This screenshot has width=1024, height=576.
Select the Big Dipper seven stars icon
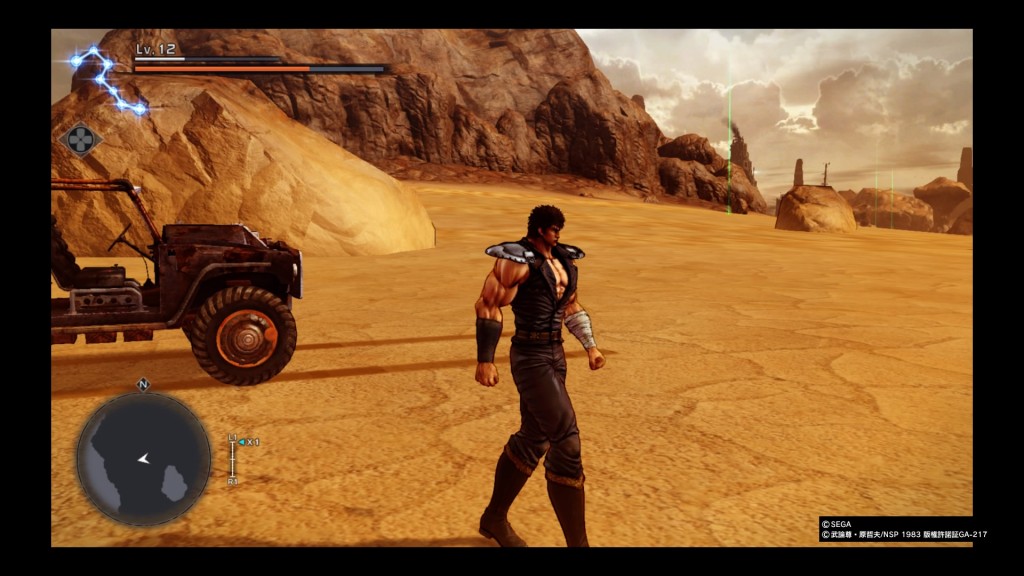click(x=106, y=78)
